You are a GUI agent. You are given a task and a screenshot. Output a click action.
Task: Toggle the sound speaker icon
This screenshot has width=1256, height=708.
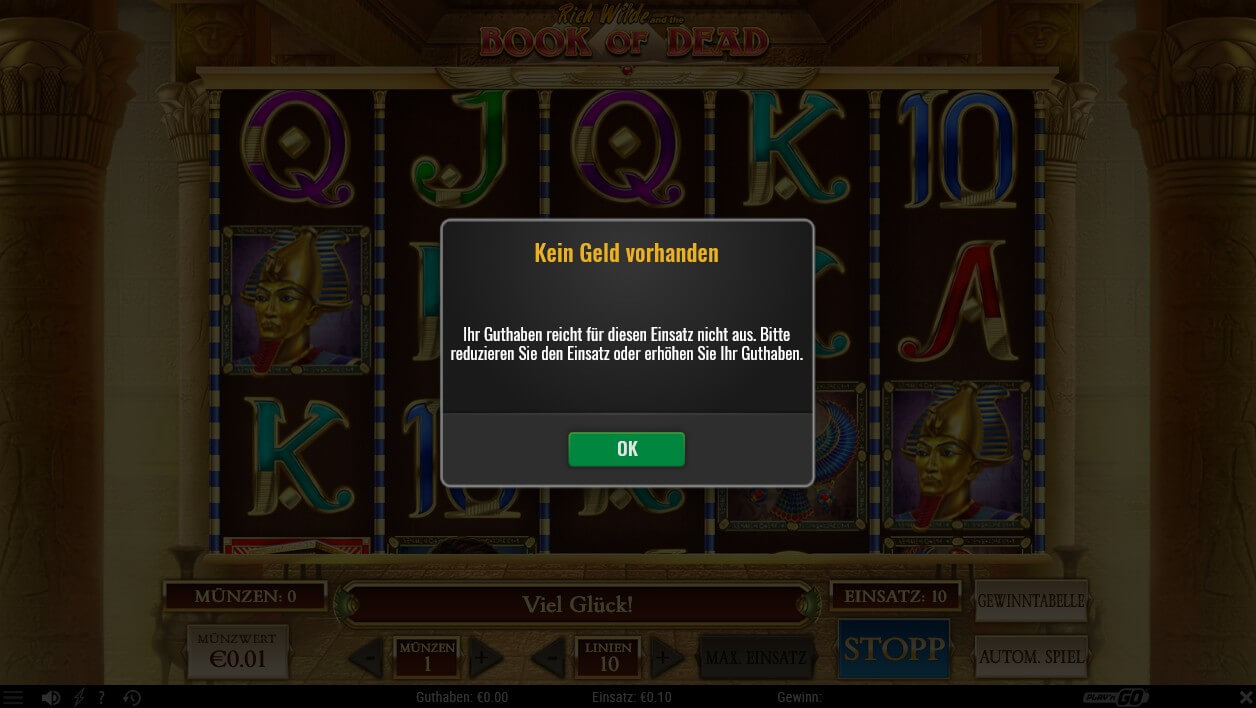click(x=51, y=698)
